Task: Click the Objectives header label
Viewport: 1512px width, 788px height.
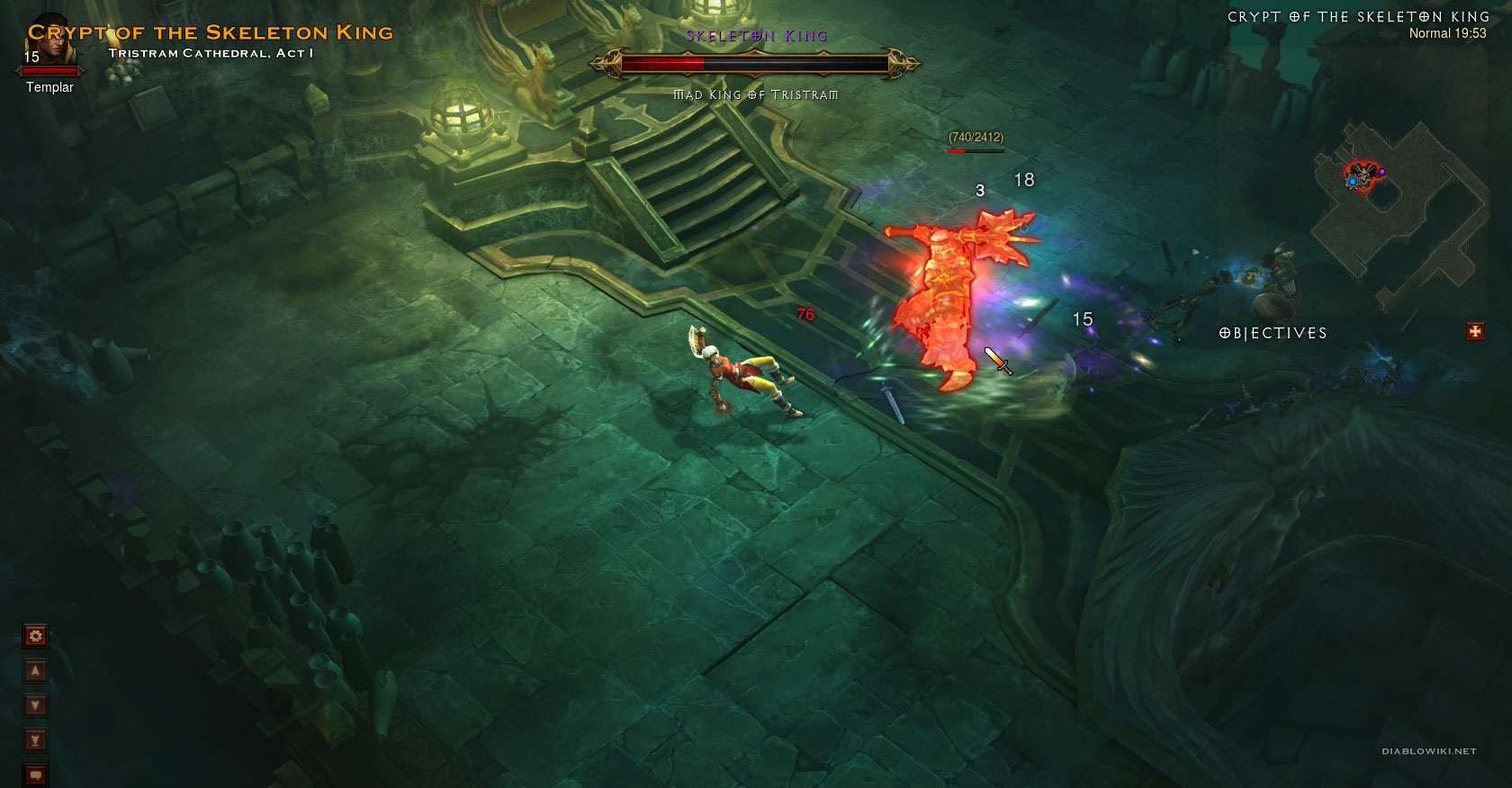Action: 1273,333
